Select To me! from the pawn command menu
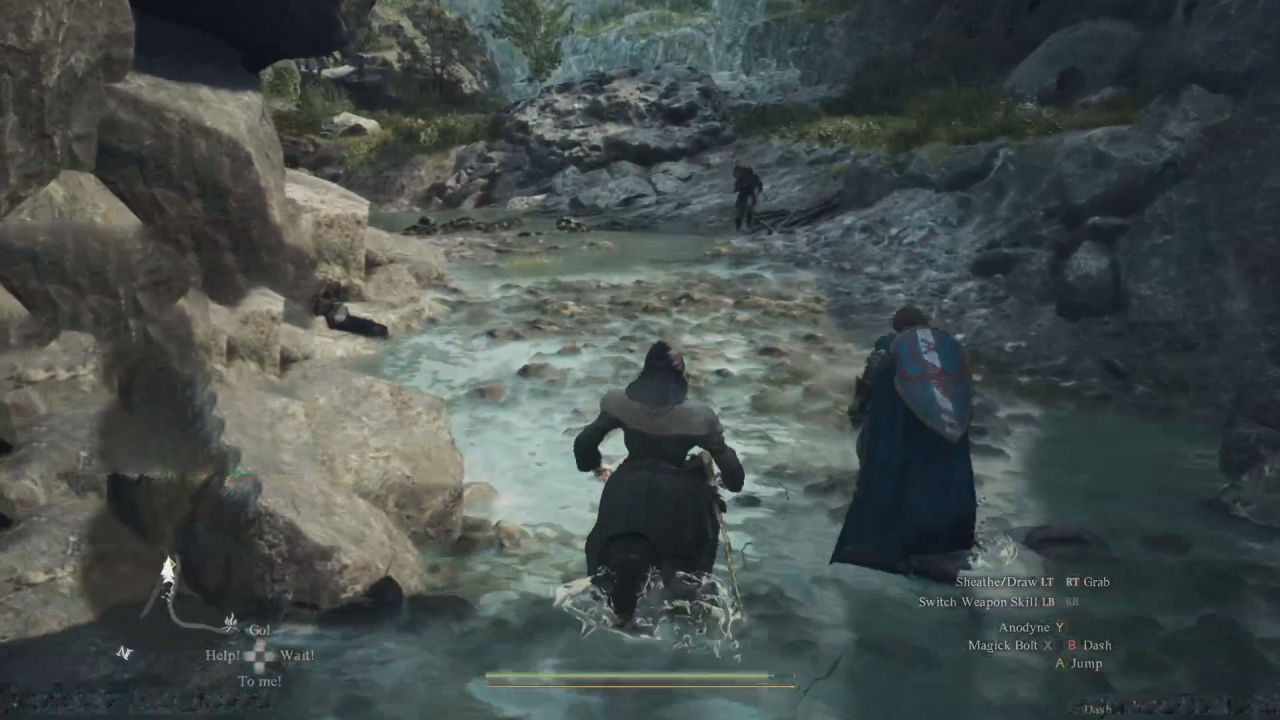Viewport: 1280px width, 720px height. pos(260,680)
